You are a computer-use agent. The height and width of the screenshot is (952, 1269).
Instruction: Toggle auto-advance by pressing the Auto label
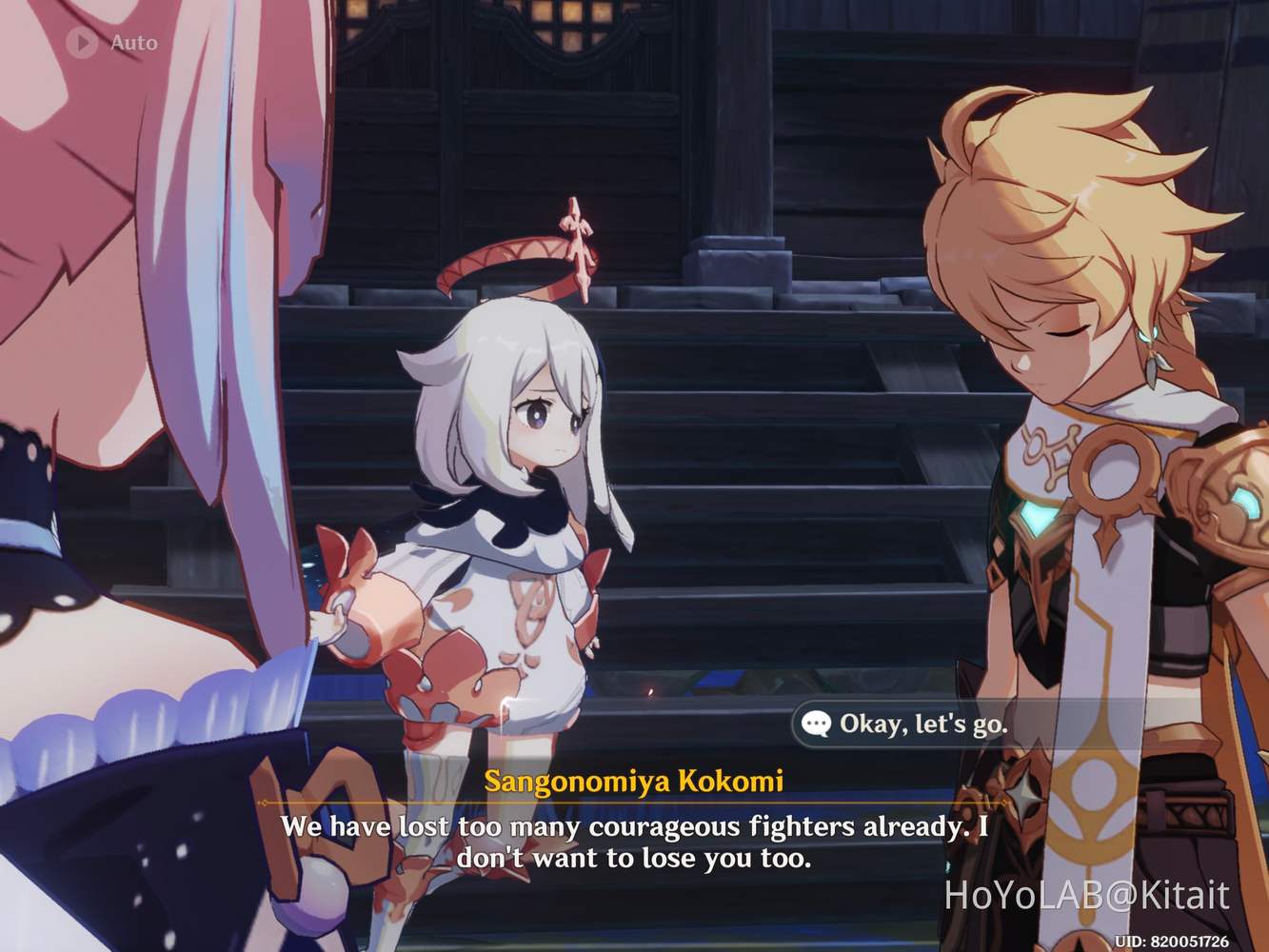tap(133, 42)
